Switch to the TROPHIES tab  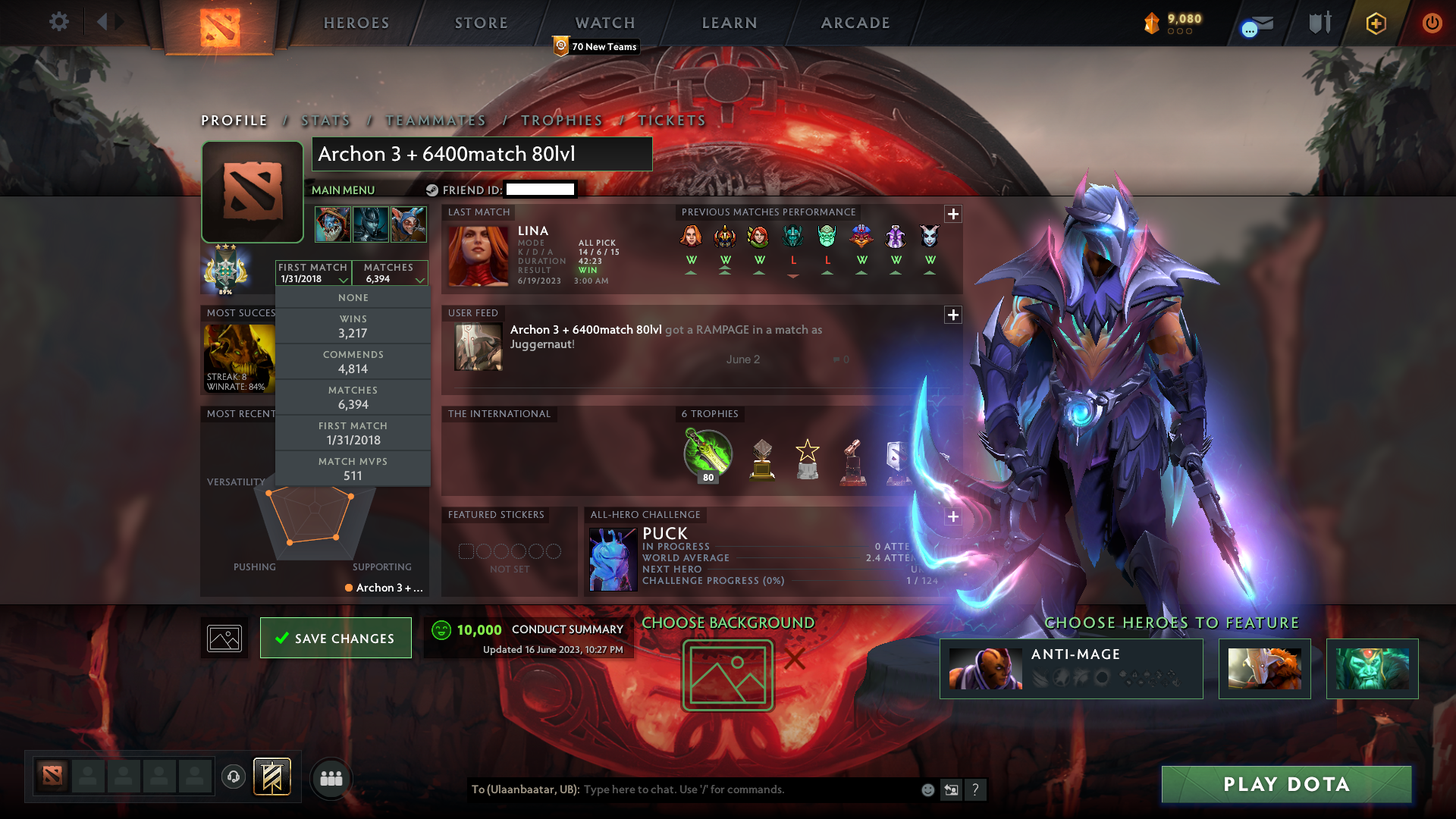click(x=561, y=120)
